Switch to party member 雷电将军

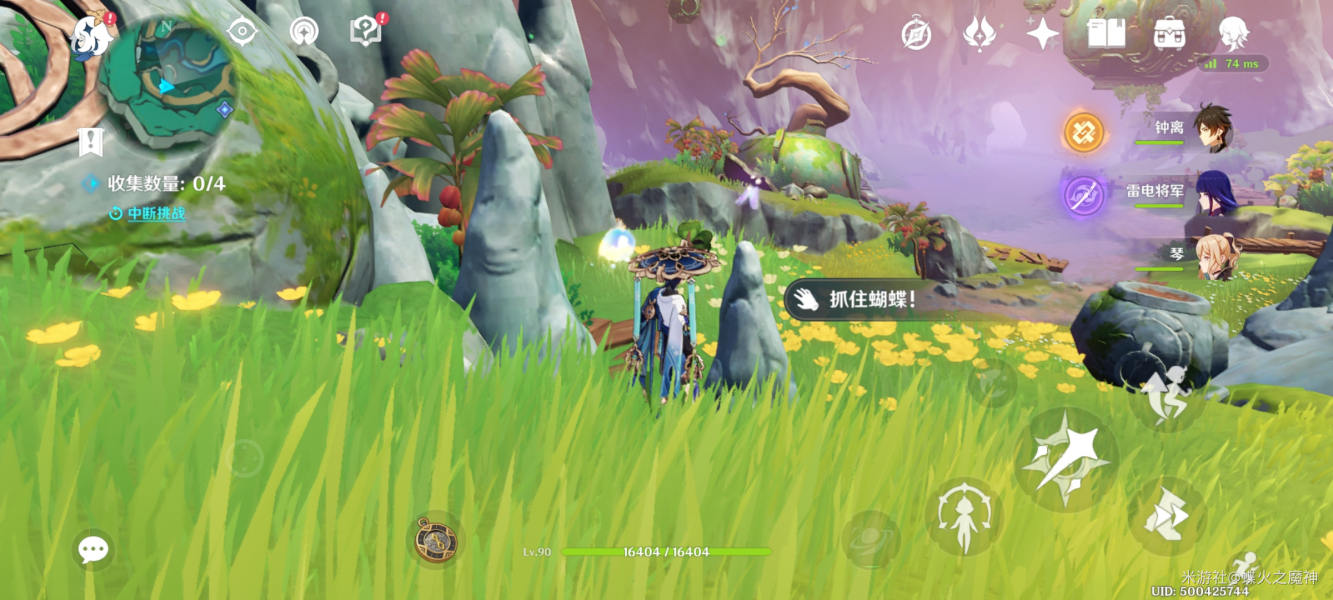(x=1214, y=193)
